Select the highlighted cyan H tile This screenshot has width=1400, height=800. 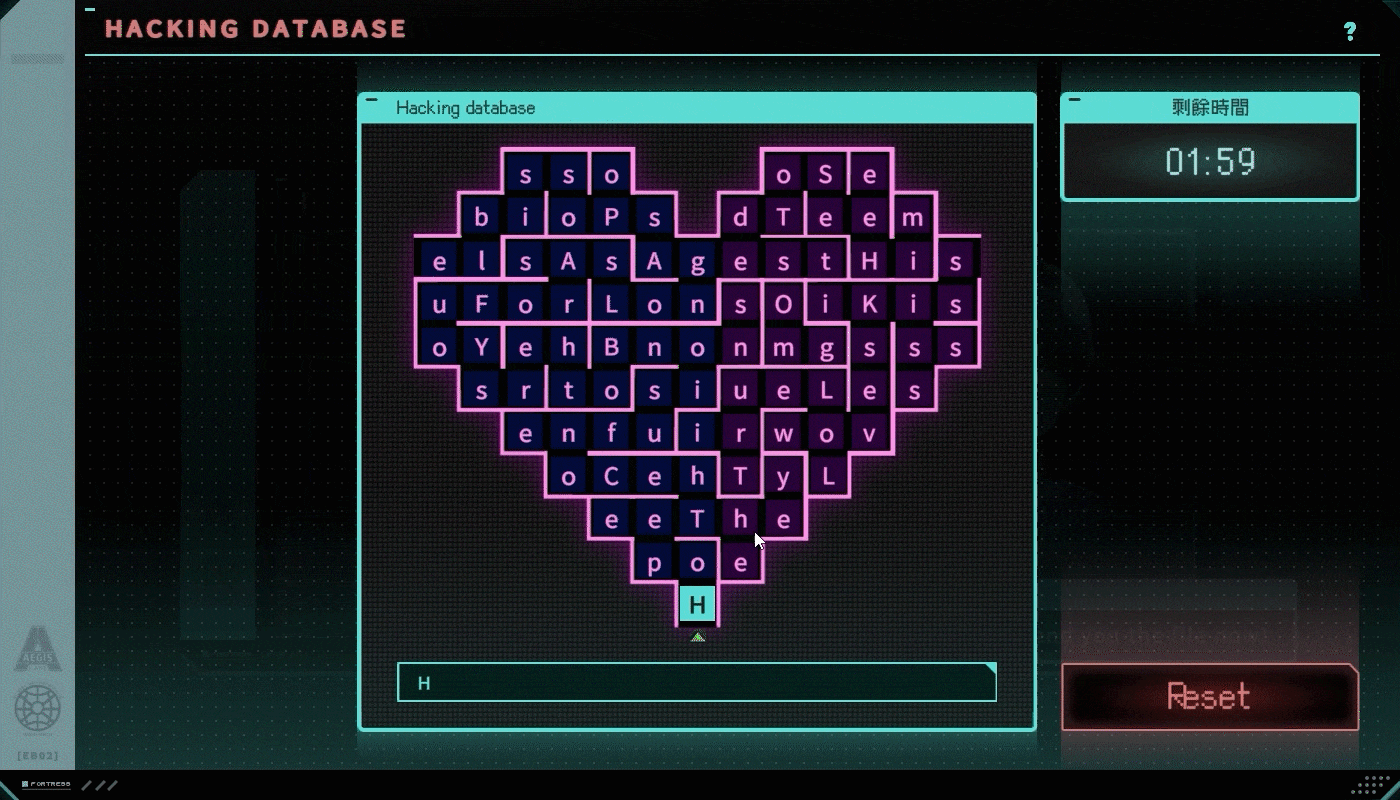pyautogui.click(x=698, y=604)
